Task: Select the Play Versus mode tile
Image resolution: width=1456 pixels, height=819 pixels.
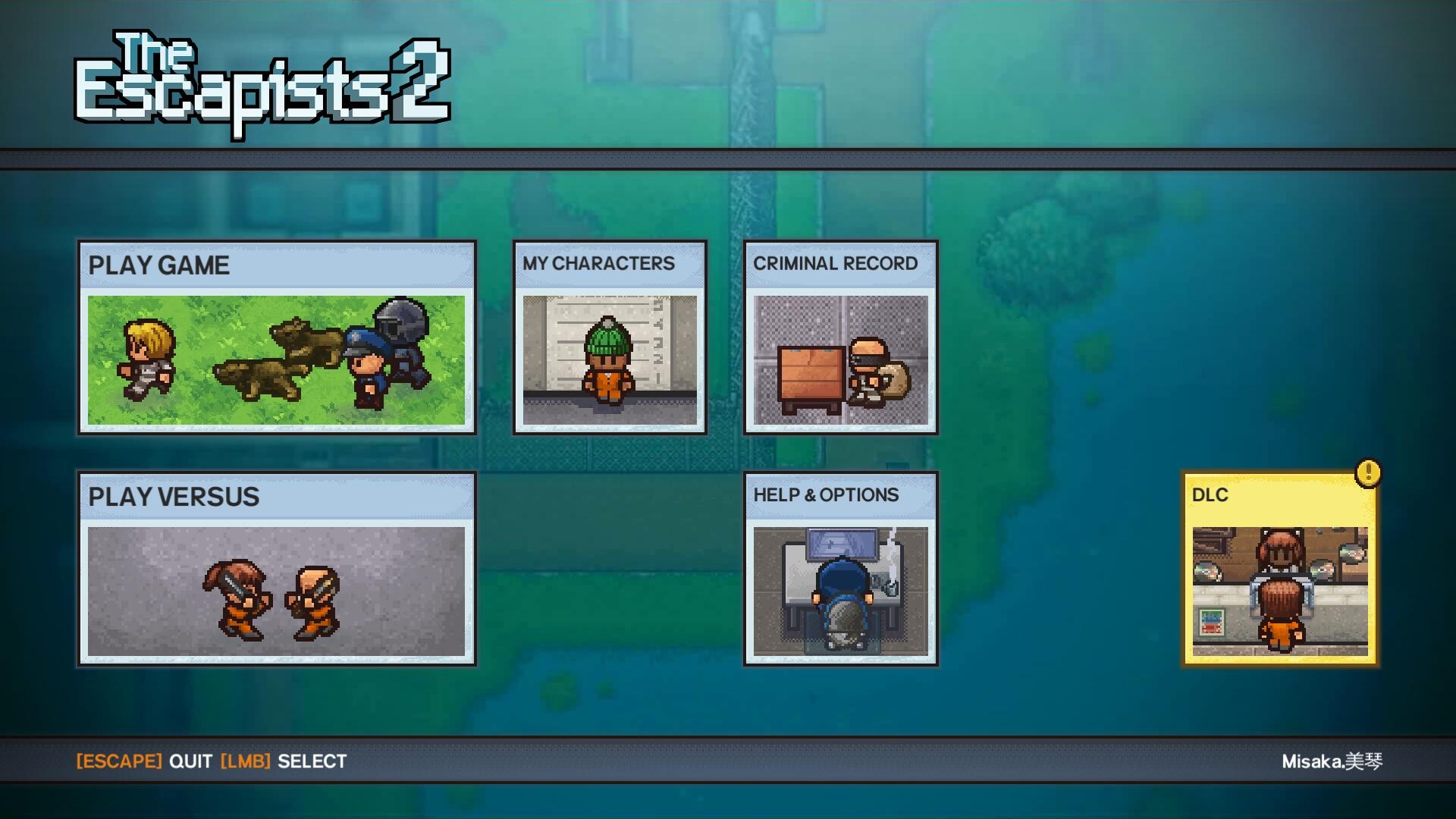Action: [x=277, y=569]
